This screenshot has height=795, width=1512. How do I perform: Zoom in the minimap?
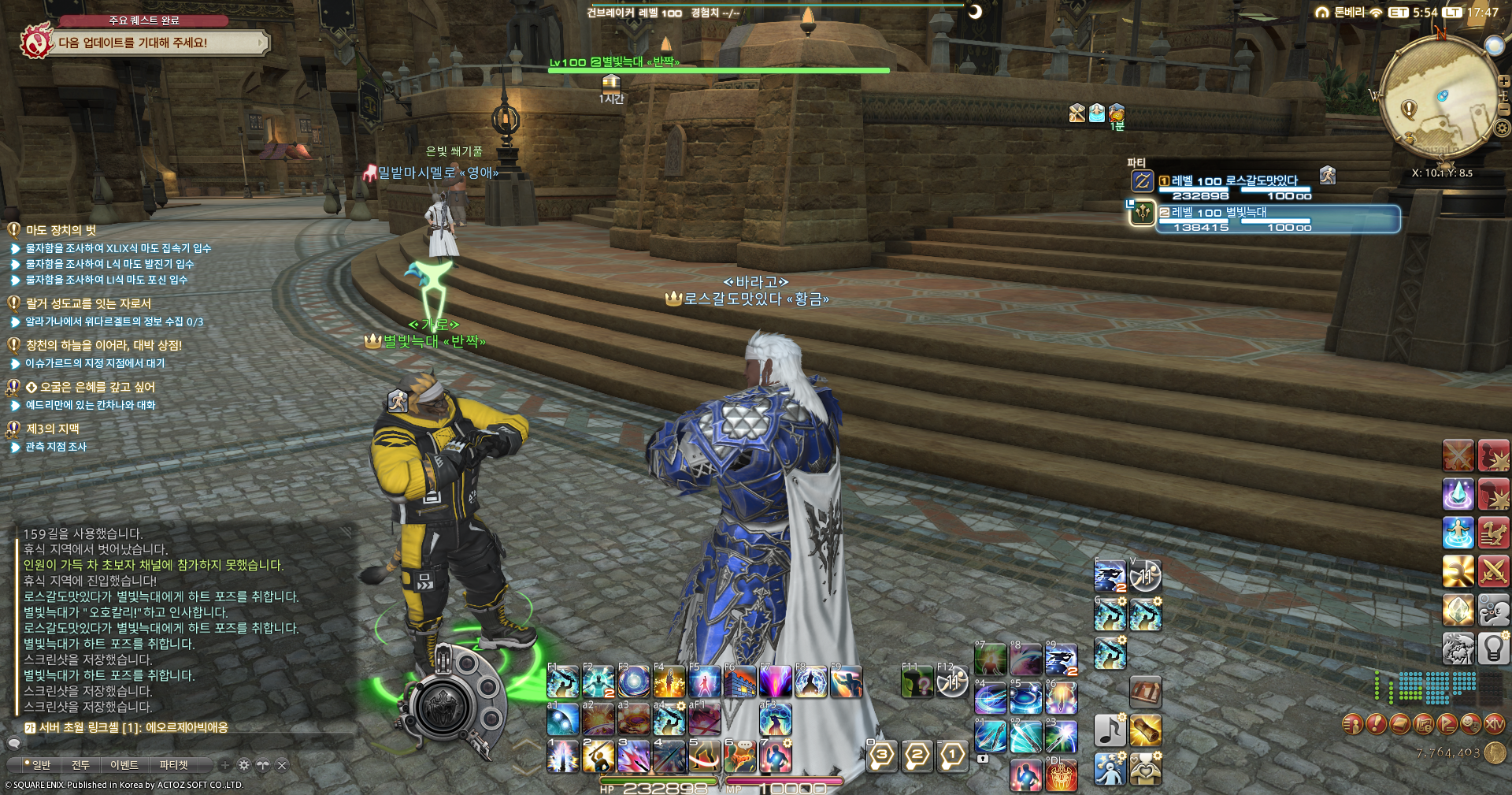tap(1503, 81)
